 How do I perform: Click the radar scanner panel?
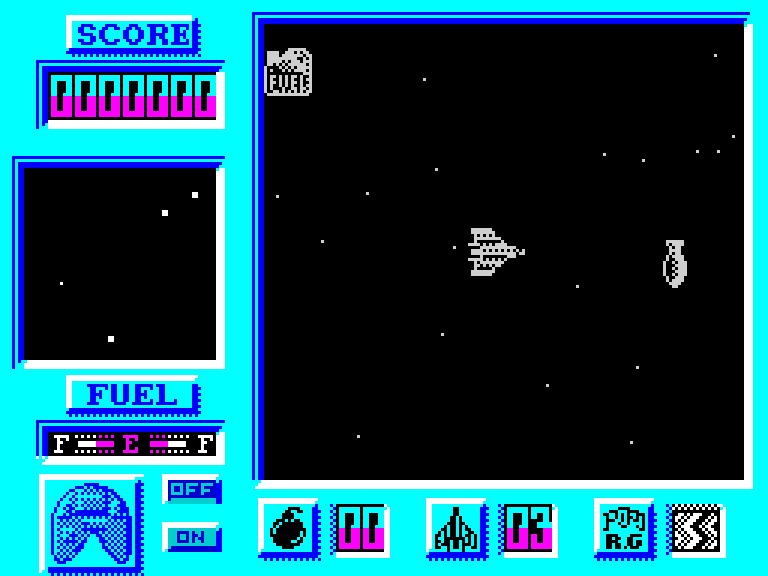[120, 264]
